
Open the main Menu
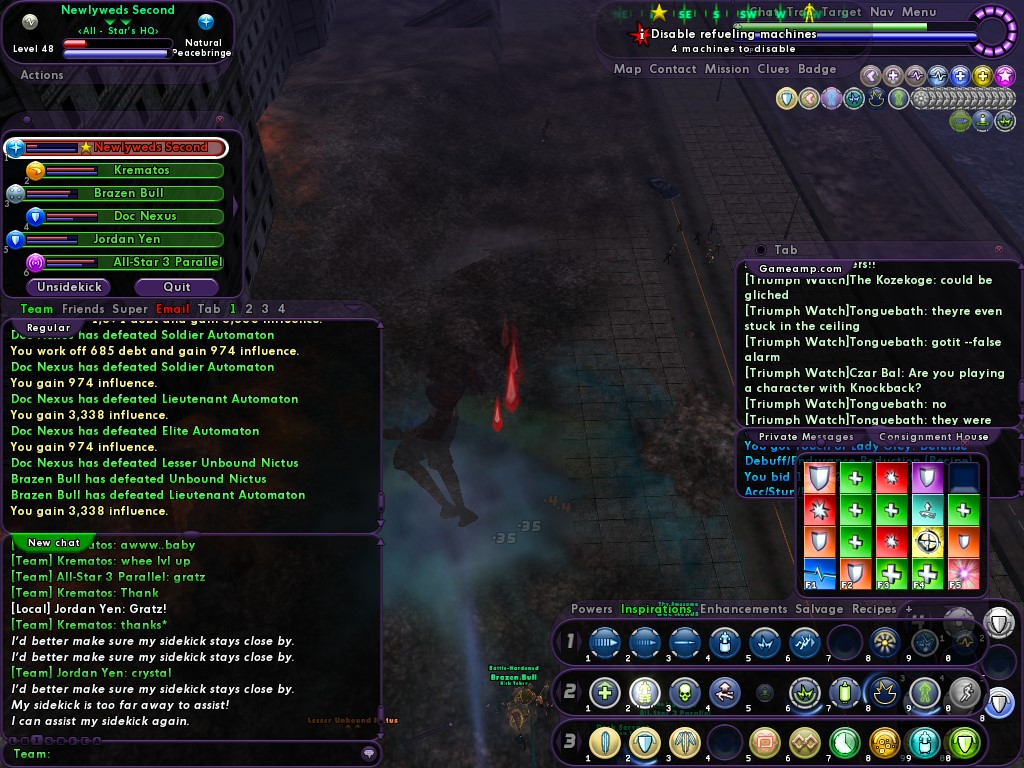(x=919, y=12)
